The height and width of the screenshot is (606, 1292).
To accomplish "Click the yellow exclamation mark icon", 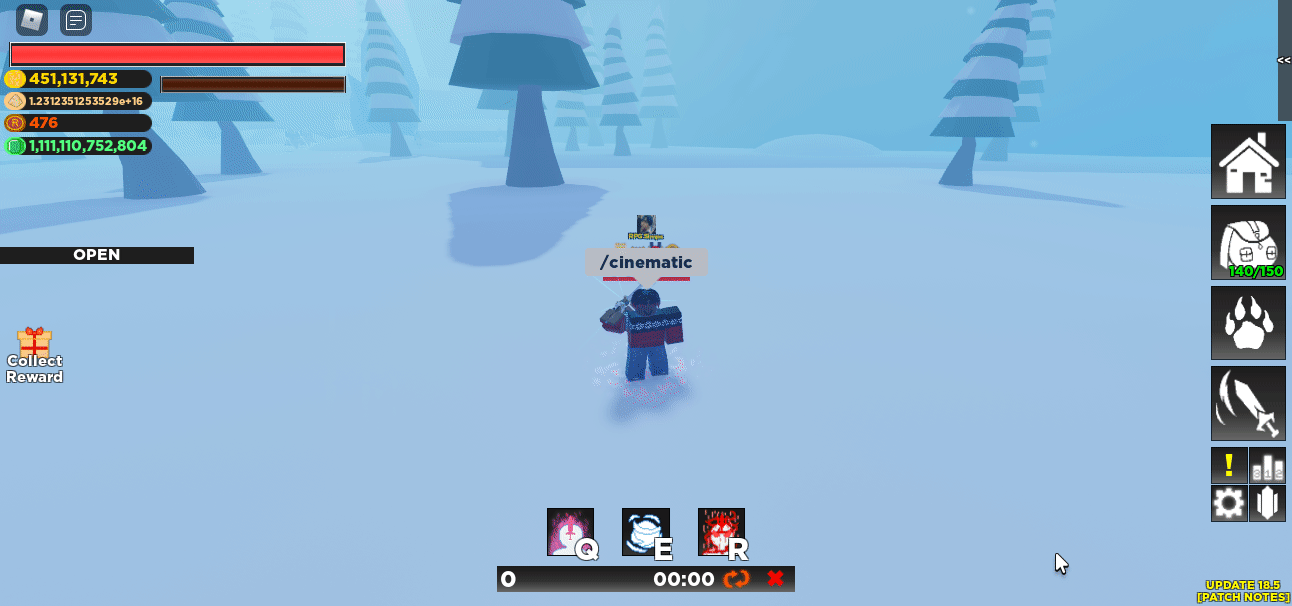I will click(1229, 465).
